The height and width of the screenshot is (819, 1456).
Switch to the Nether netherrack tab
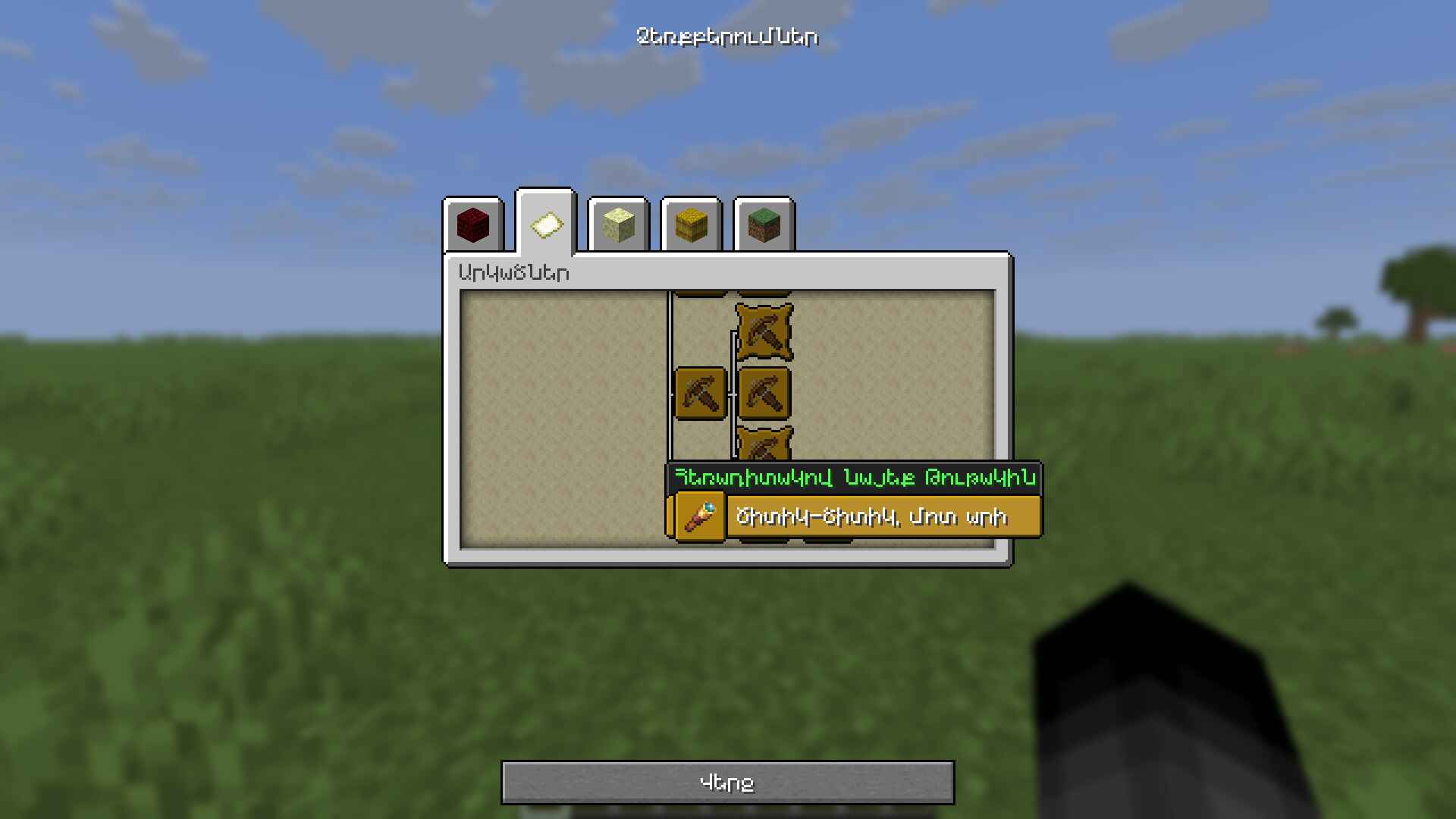pos(472,224)
